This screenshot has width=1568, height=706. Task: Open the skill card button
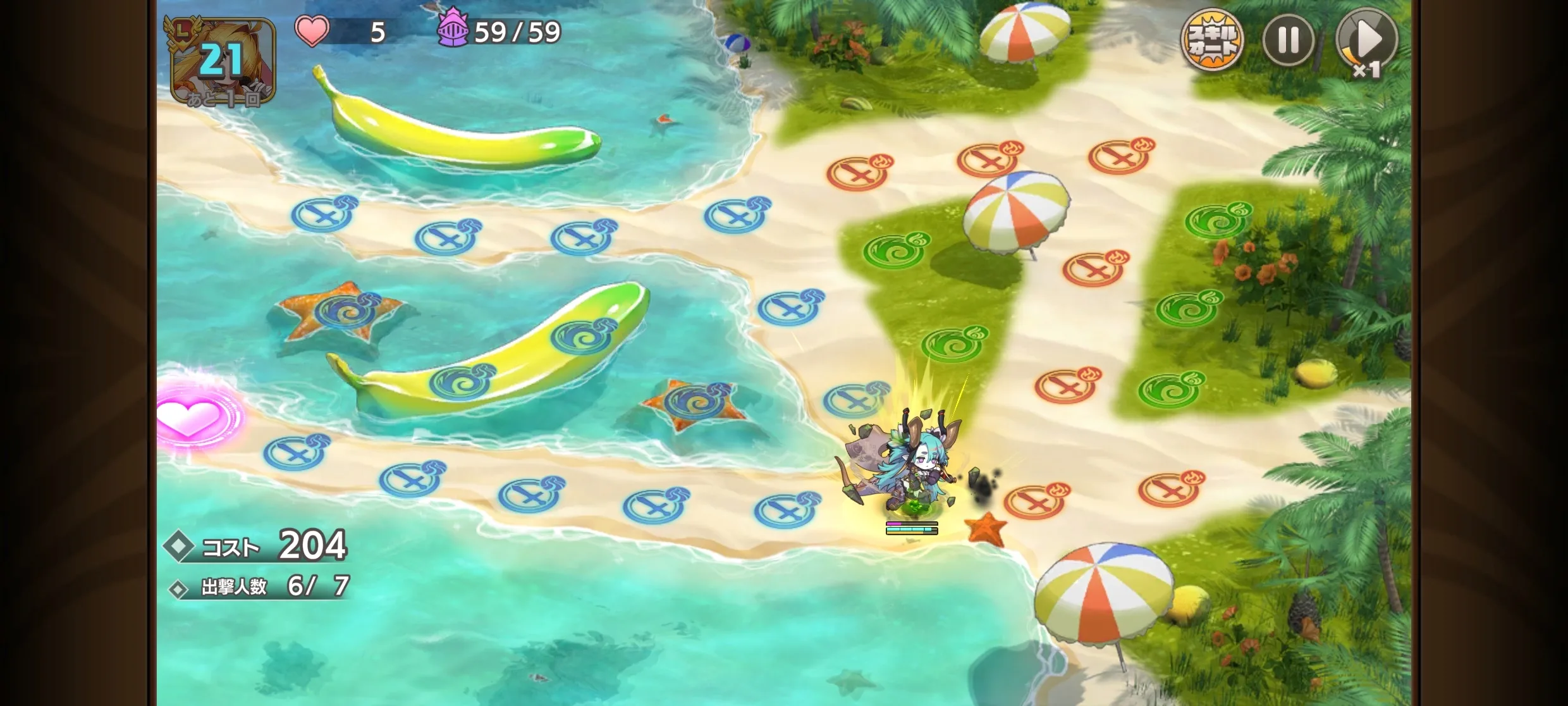tap(1211, 40)
